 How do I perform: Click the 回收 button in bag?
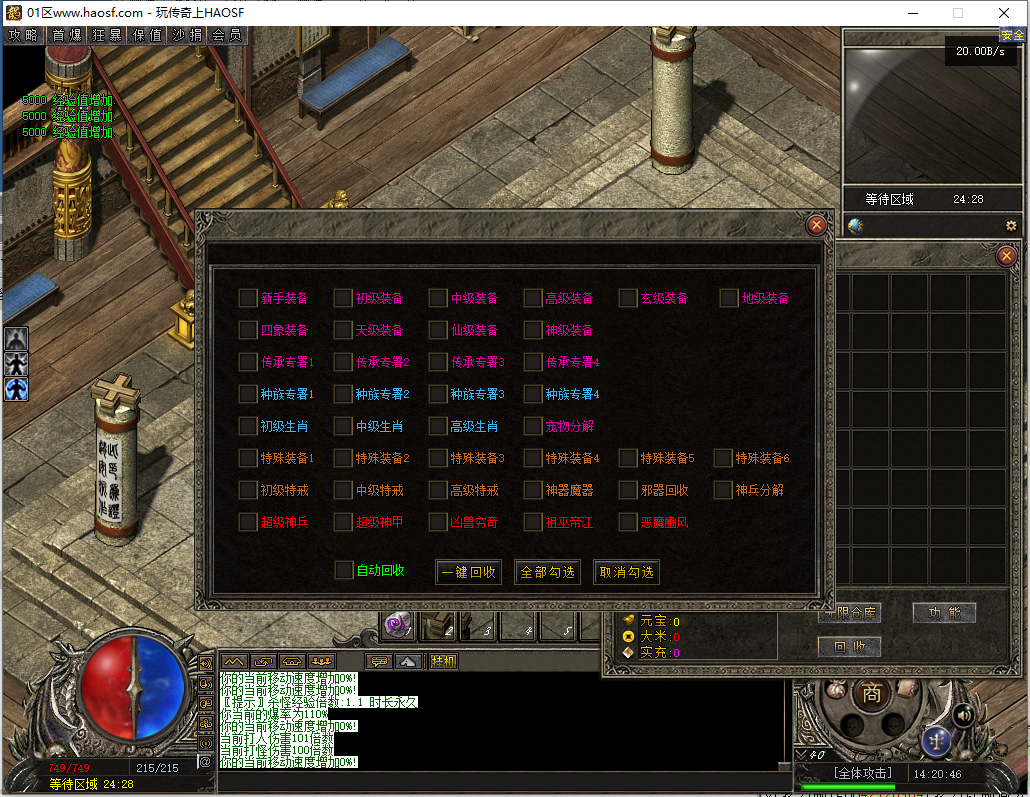pyautogui.click(x=849, y=647)
